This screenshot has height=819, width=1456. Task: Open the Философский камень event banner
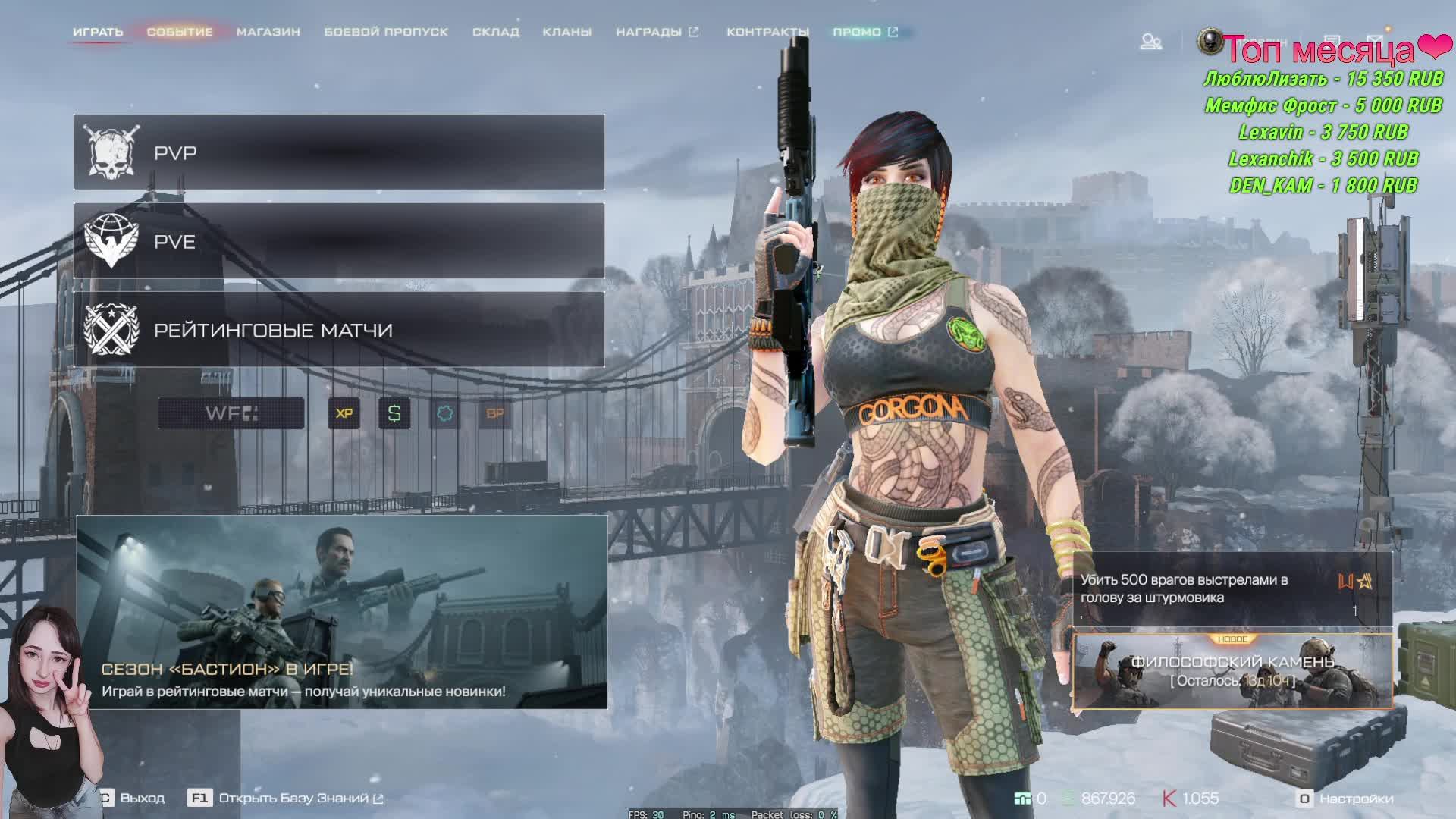(1232, 671)
